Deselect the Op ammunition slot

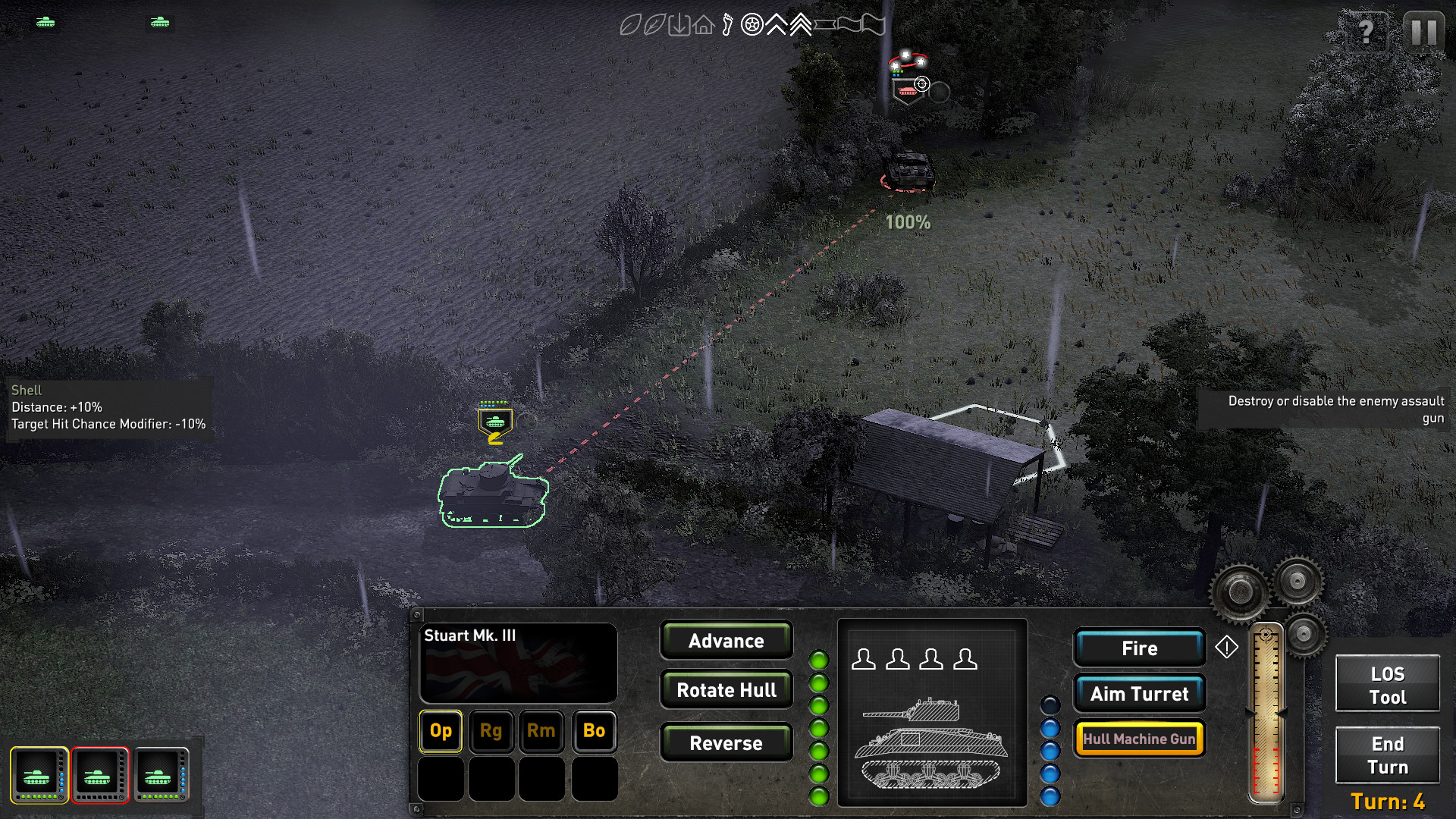[x=440, y=731]
